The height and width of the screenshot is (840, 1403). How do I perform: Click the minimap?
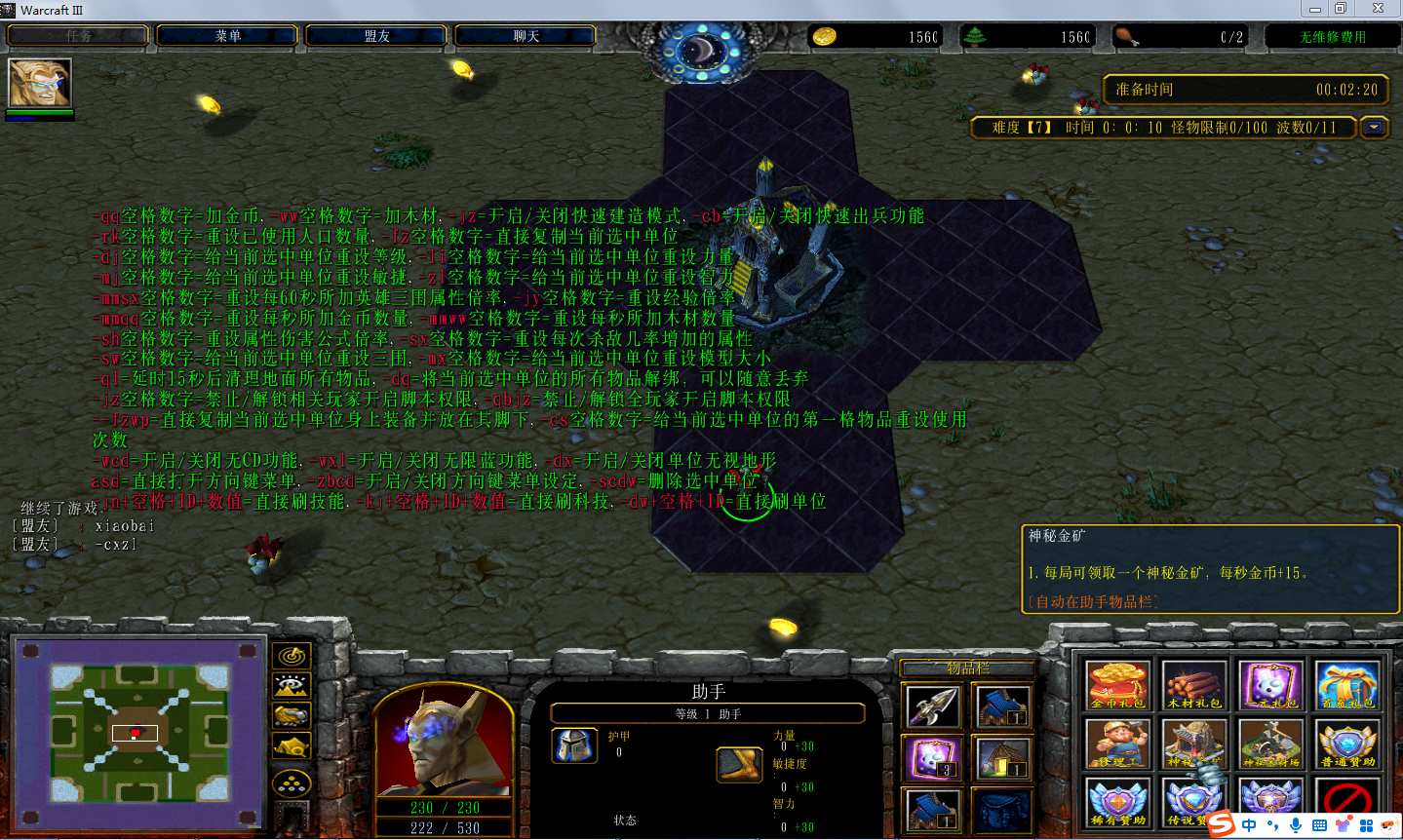coord(136,732)
